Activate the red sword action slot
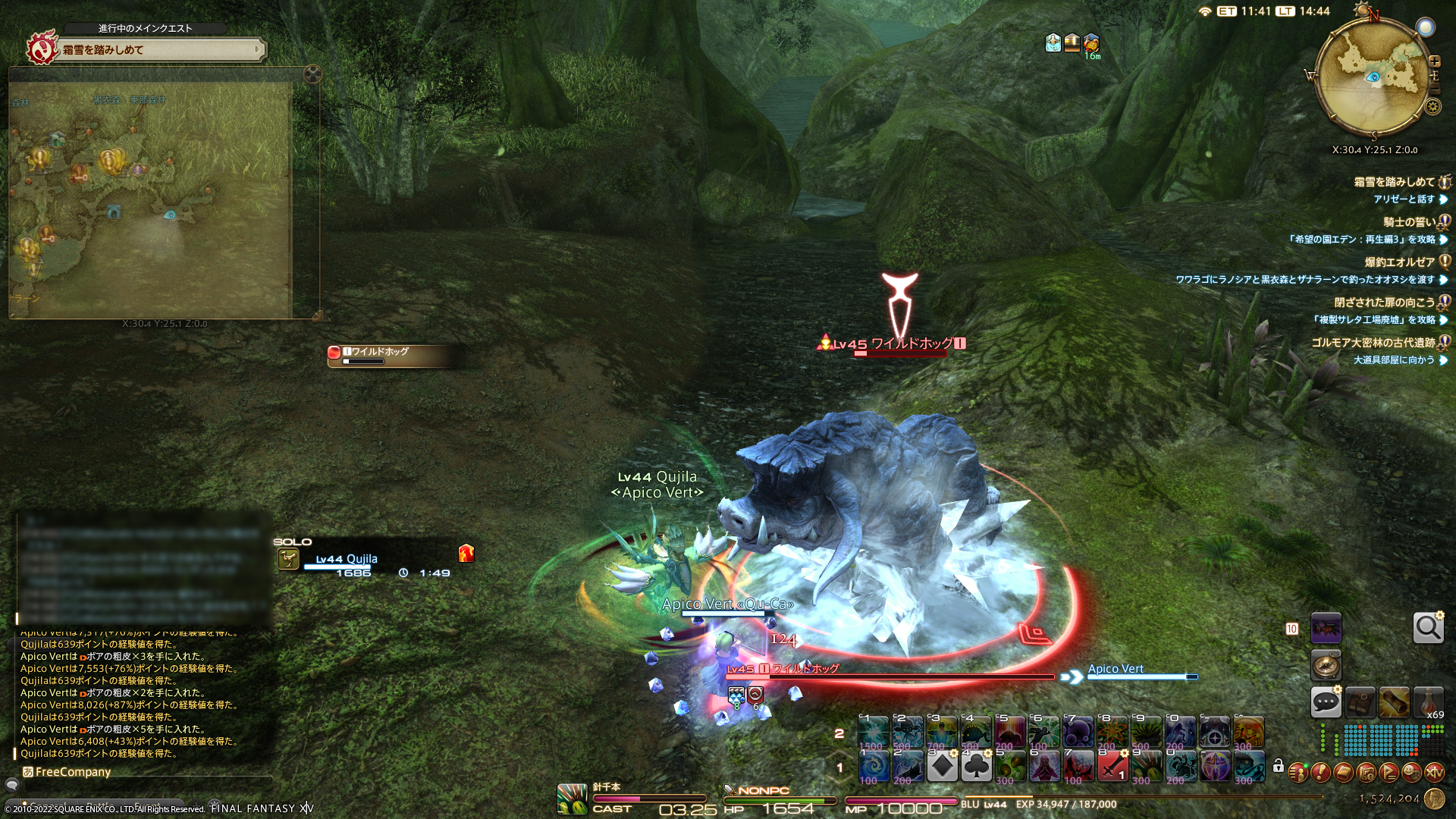Viewport: 1456px width, 819px height. click(1112, 767)
